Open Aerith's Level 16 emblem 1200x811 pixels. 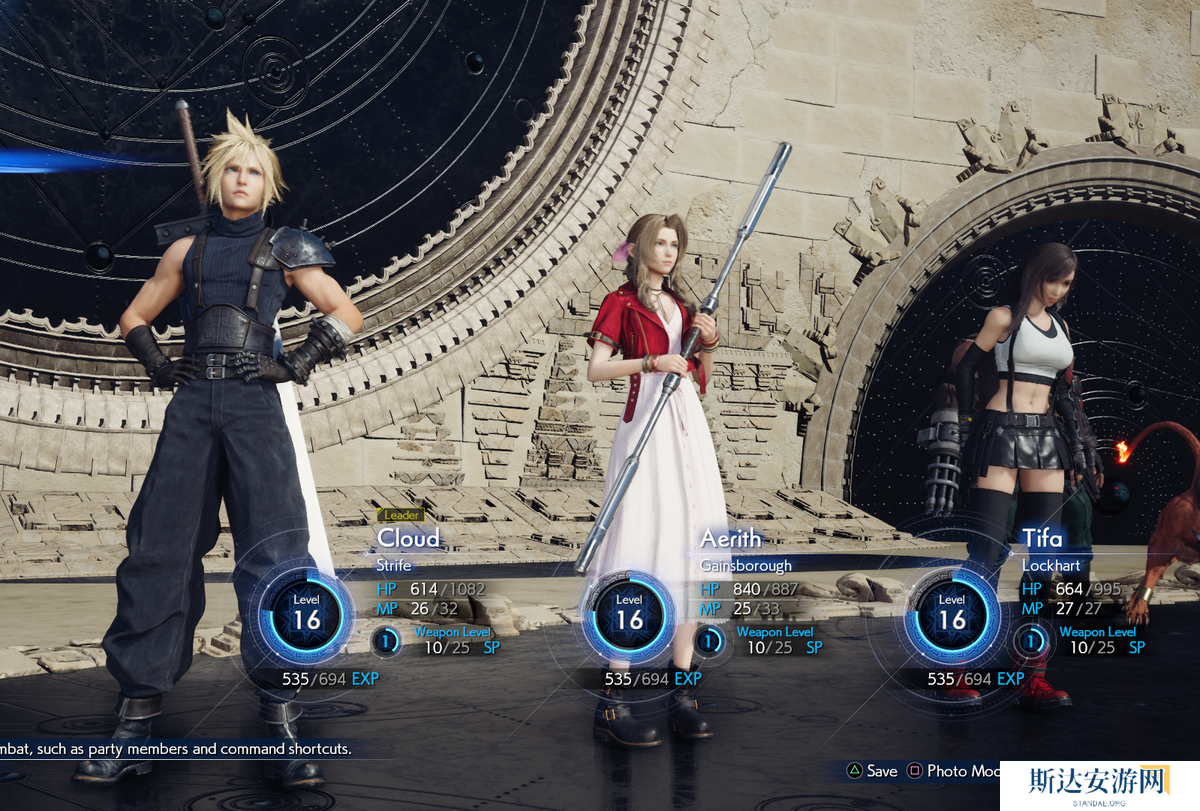pyautogui.click(x=629, y=612)
